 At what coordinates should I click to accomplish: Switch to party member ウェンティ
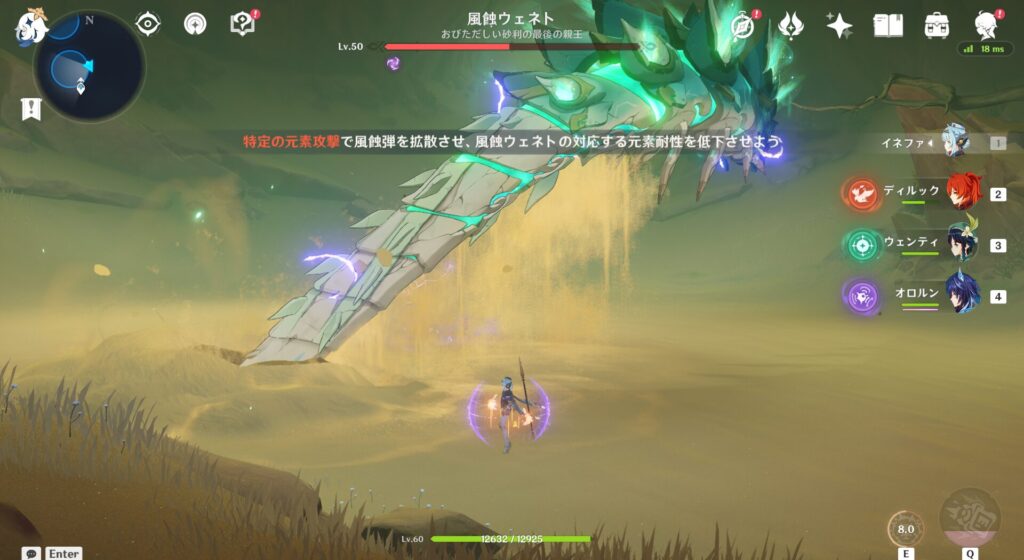click(962, 244)
